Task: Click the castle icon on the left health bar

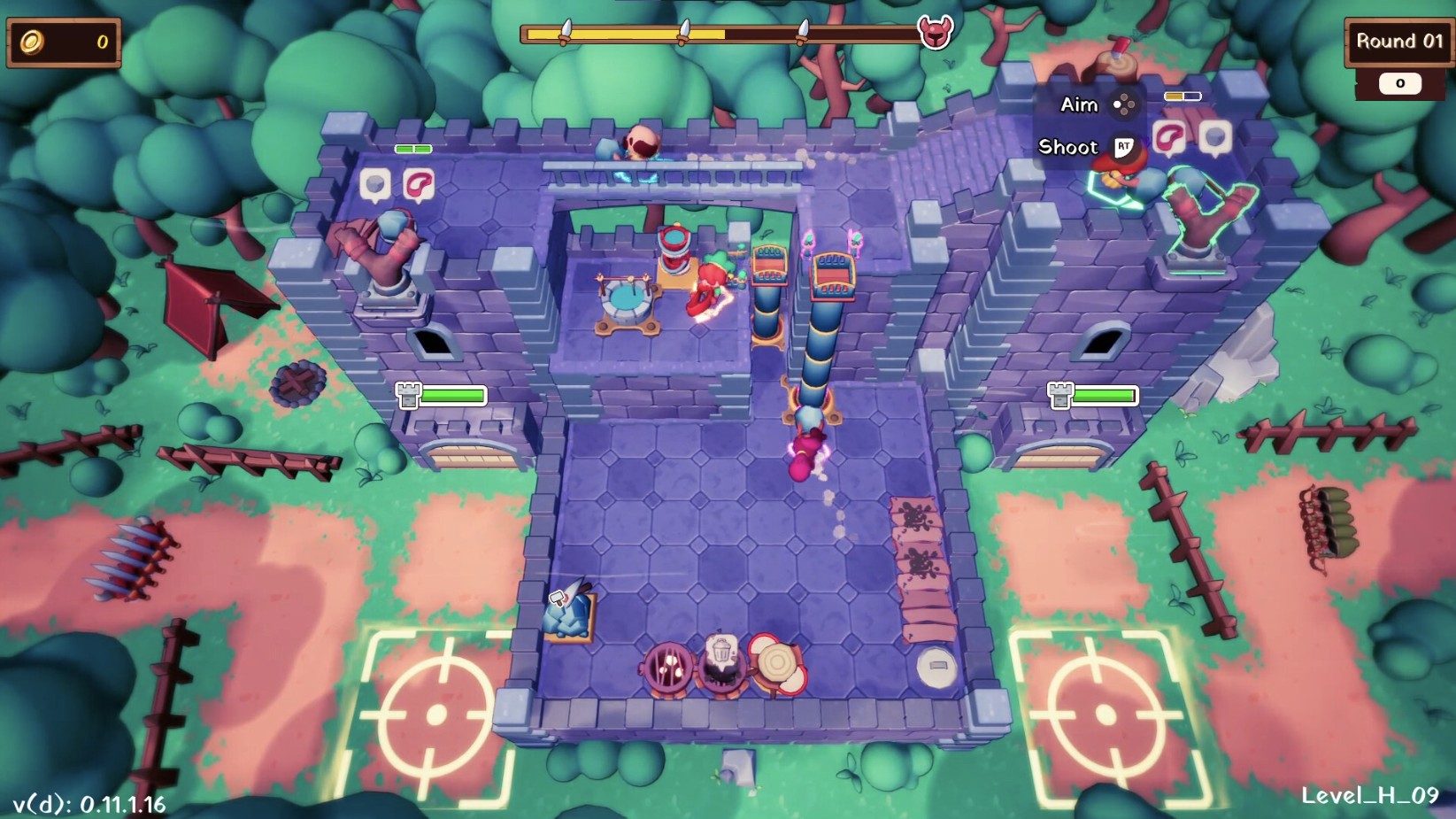Action: (410, 398)
